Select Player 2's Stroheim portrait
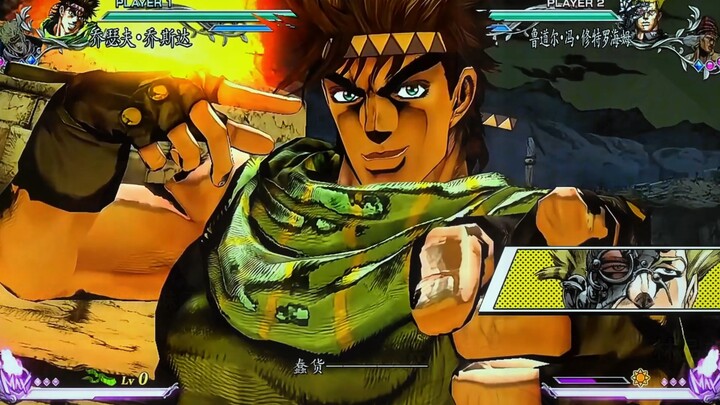The height and width of the screenshot is (405, 720). click(641, 17)
